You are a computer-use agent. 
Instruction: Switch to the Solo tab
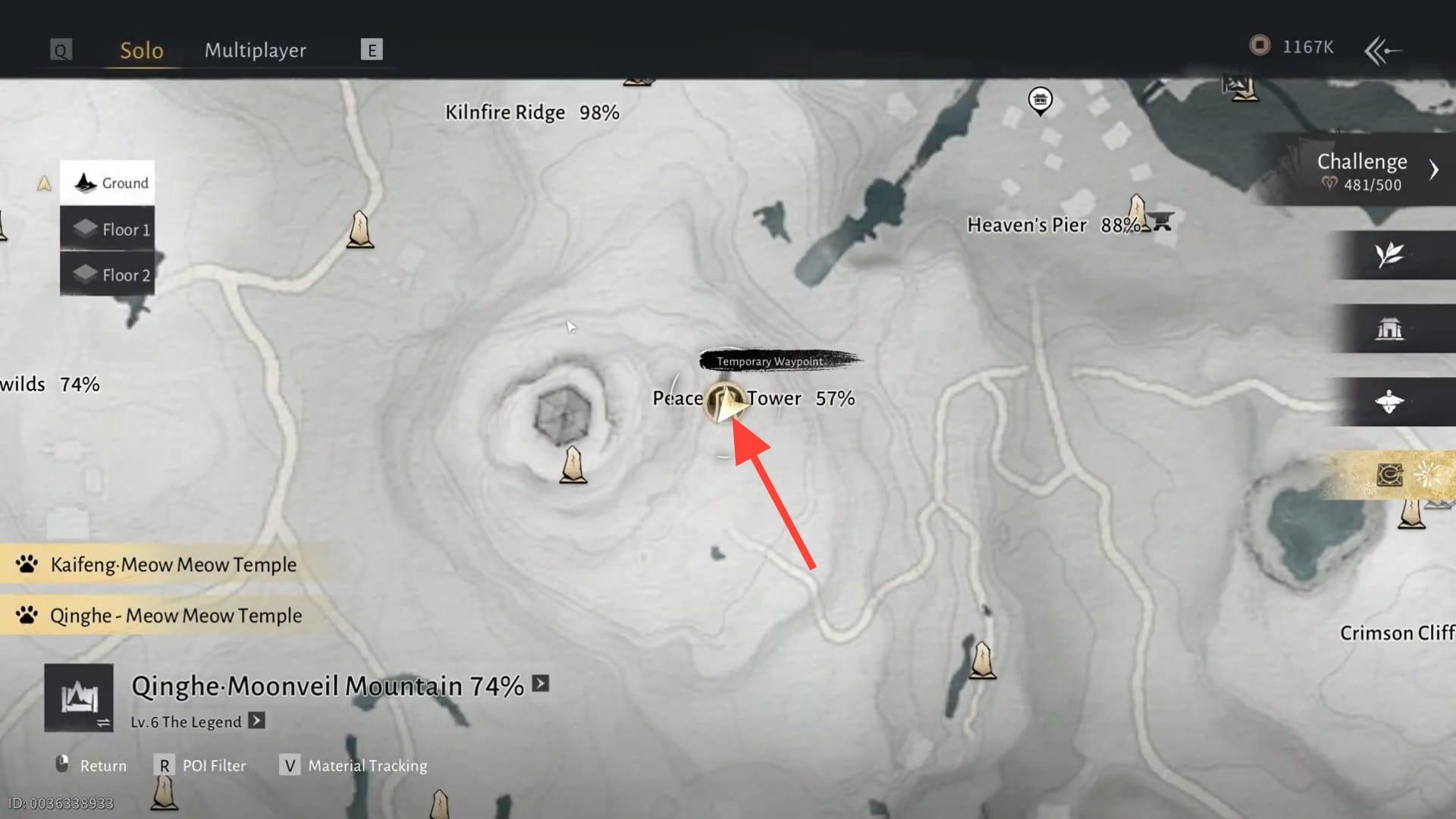tap(142, 50)
